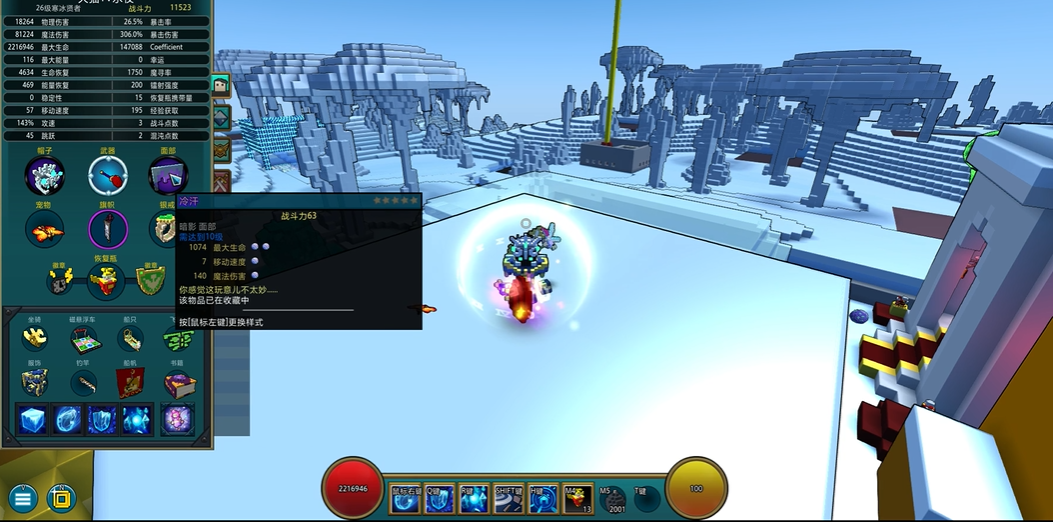Activate the SHIFT-key dodge ability in the hotbar
Image resolution: width=1053 pixels, height=522 pixels.
[509, 497]
